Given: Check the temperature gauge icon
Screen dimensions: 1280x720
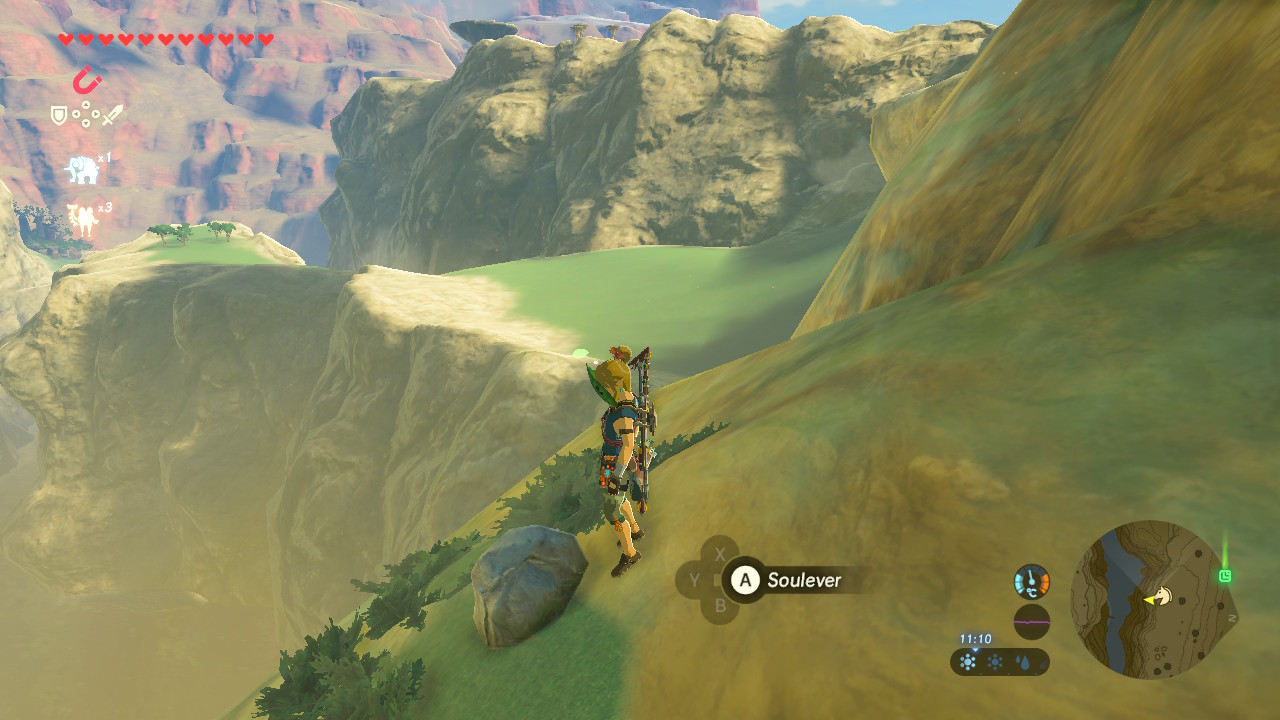Looking at the screenshot, I should click(x=1031, y=581).
